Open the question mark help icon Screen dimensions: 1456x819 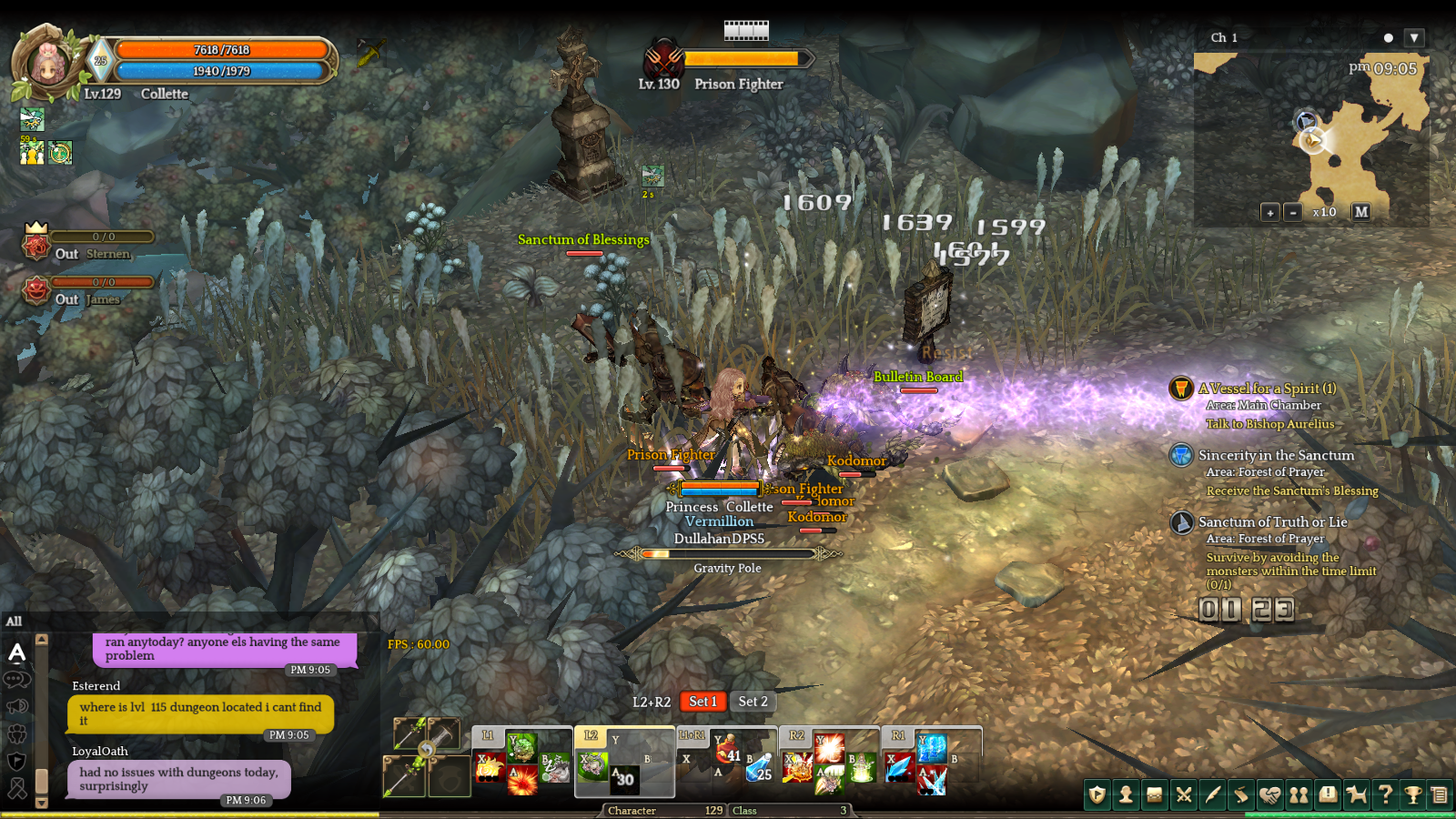click(1385, 795)
